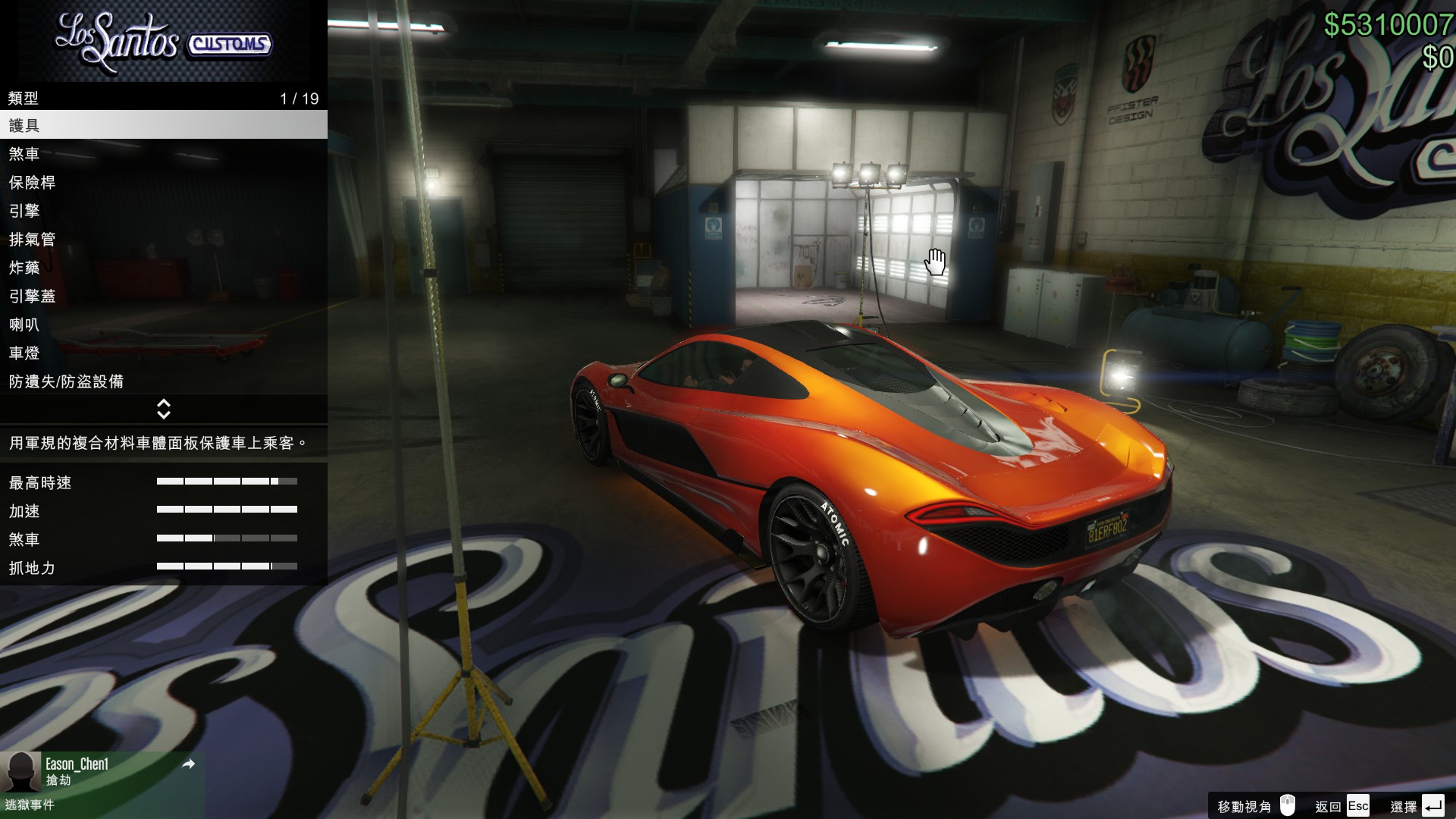This screenshot has height=819, width=1456.
Task: Open the 車燈 lights menu
Action: tap(163, 353)
